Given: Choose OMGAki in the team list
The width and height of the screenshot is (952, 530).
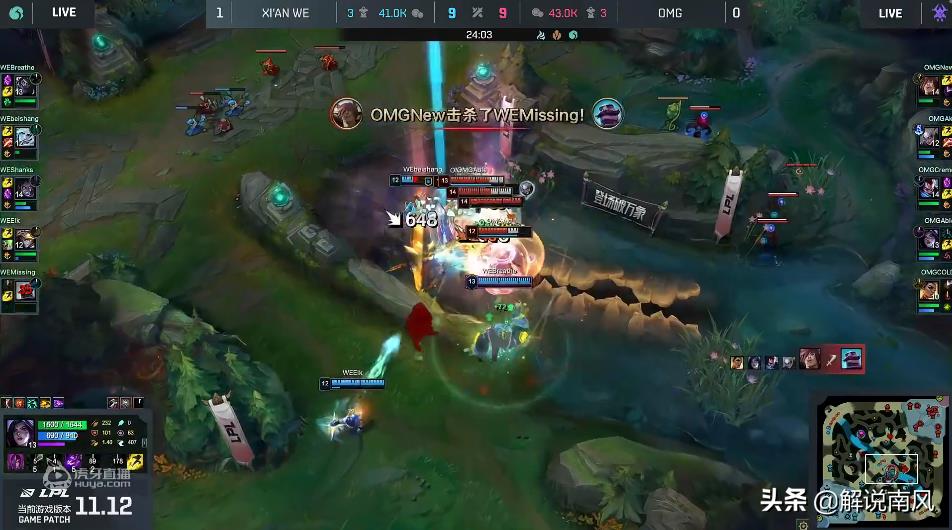Looking at the screenshot, I should coord(930,138).
